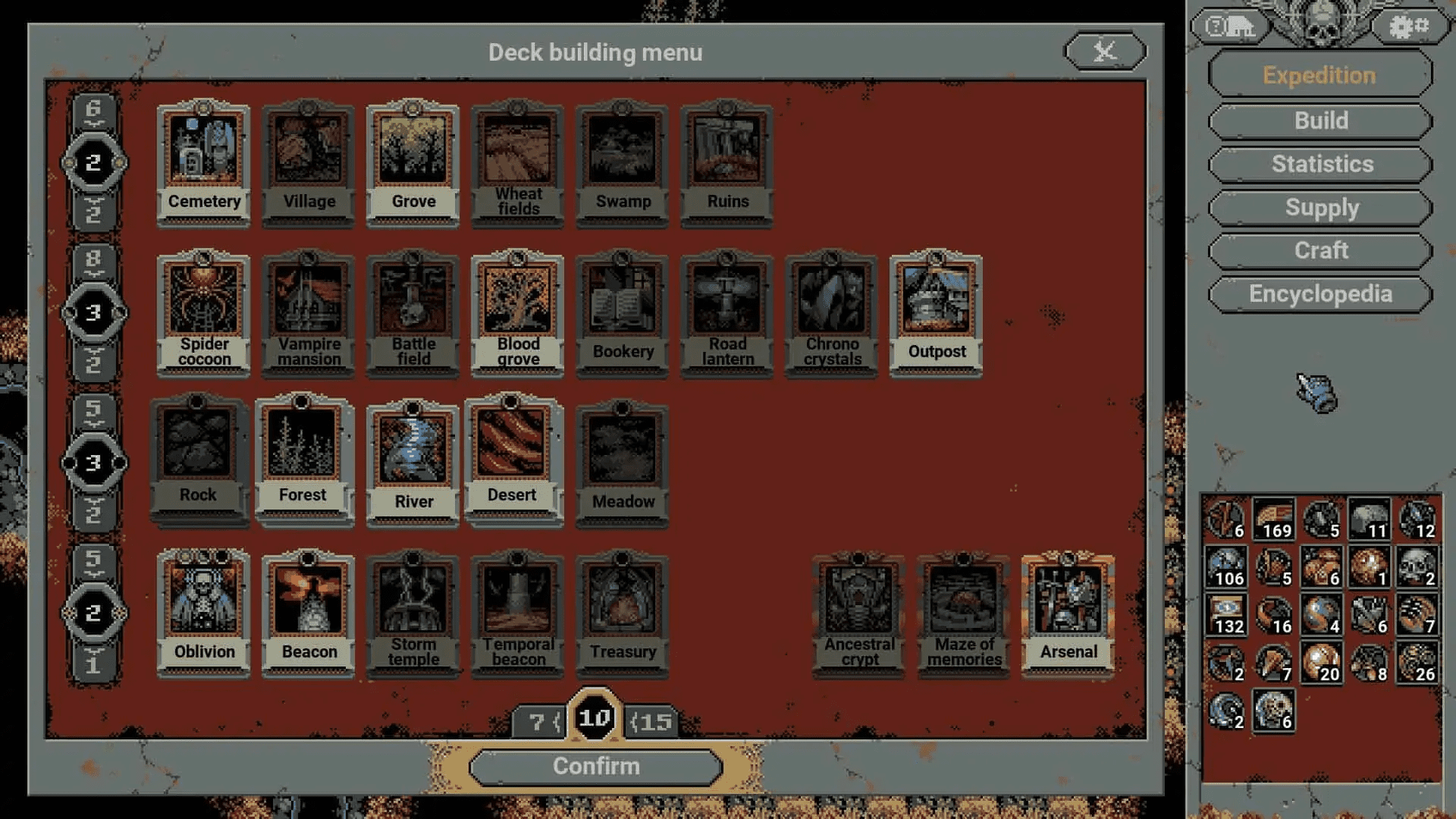Select the Spider cocoon card

(203, 311)
